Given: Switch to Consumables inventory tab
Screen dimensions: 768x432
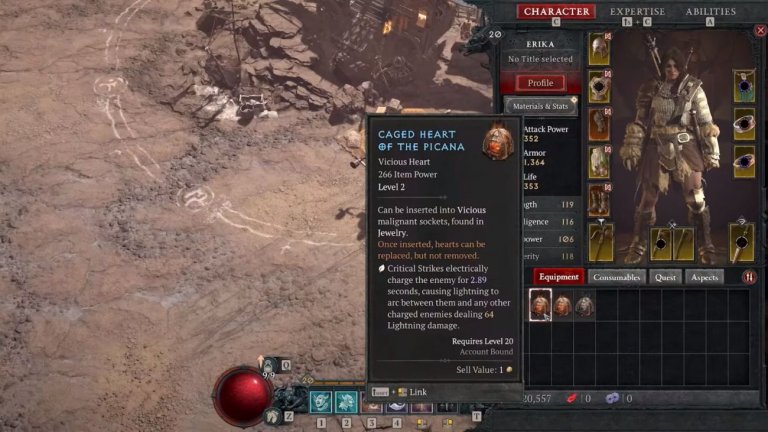Looking at the screenshot, I should click(x=616, y=277).
